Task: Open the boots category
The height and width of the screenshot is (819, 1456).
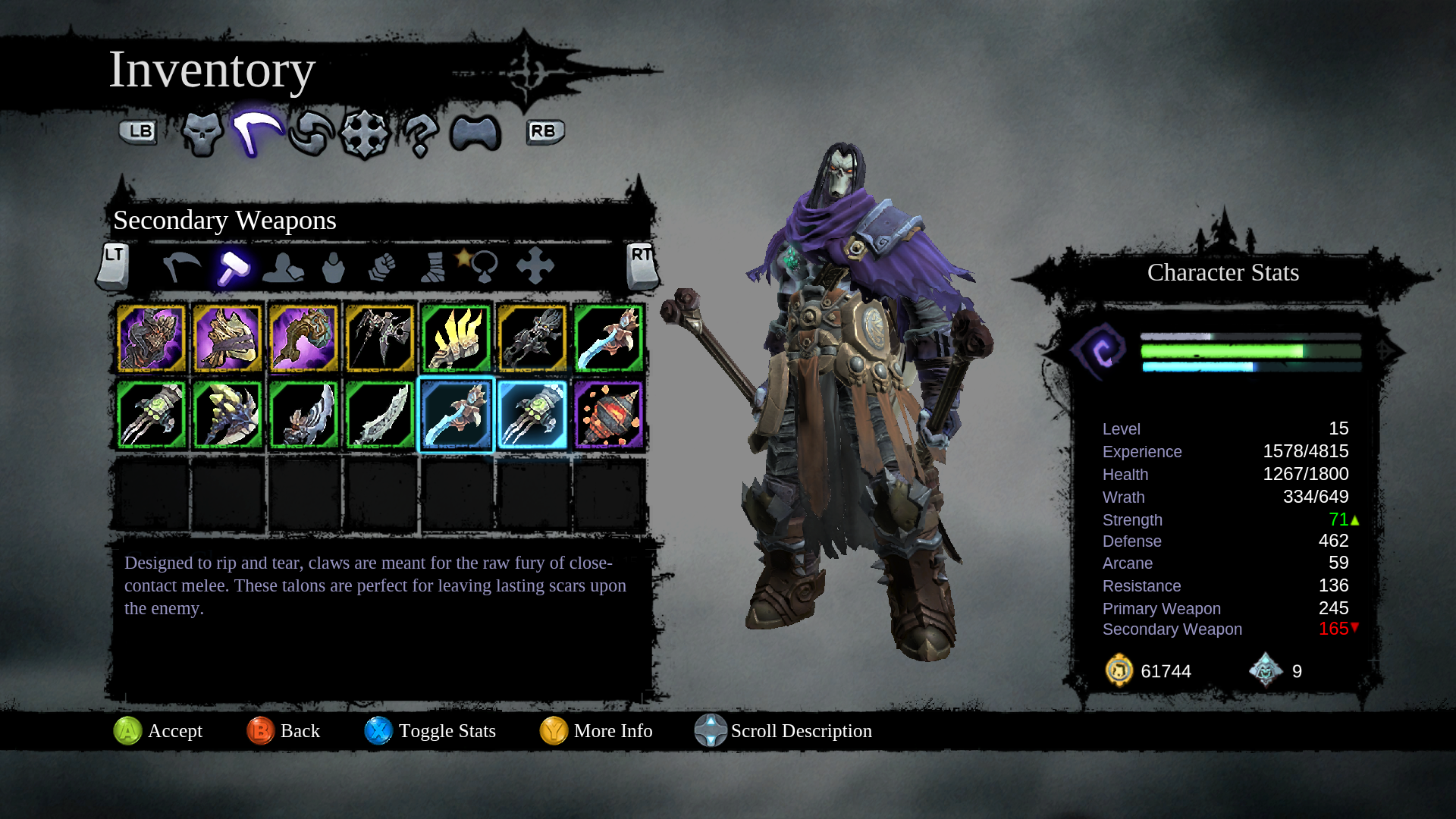Action: click(433, 267)
